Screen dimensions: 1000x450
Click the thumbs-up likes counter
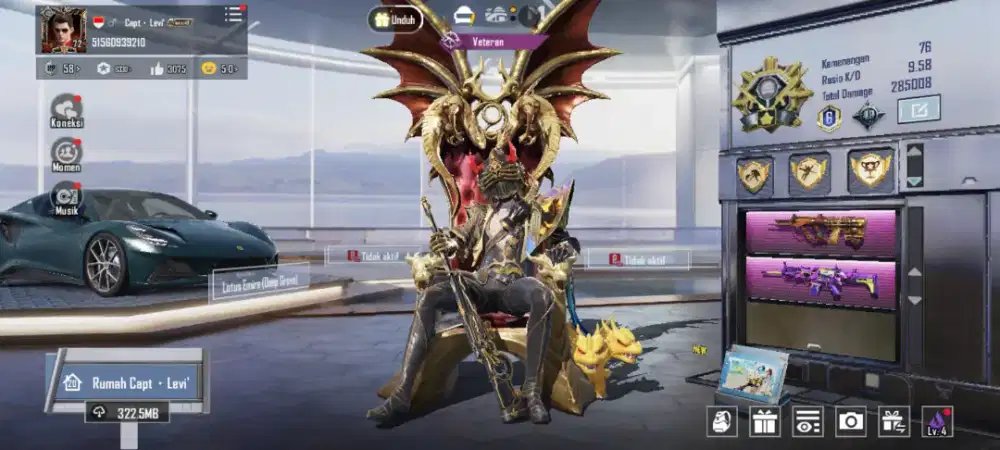tap(168, 68)
